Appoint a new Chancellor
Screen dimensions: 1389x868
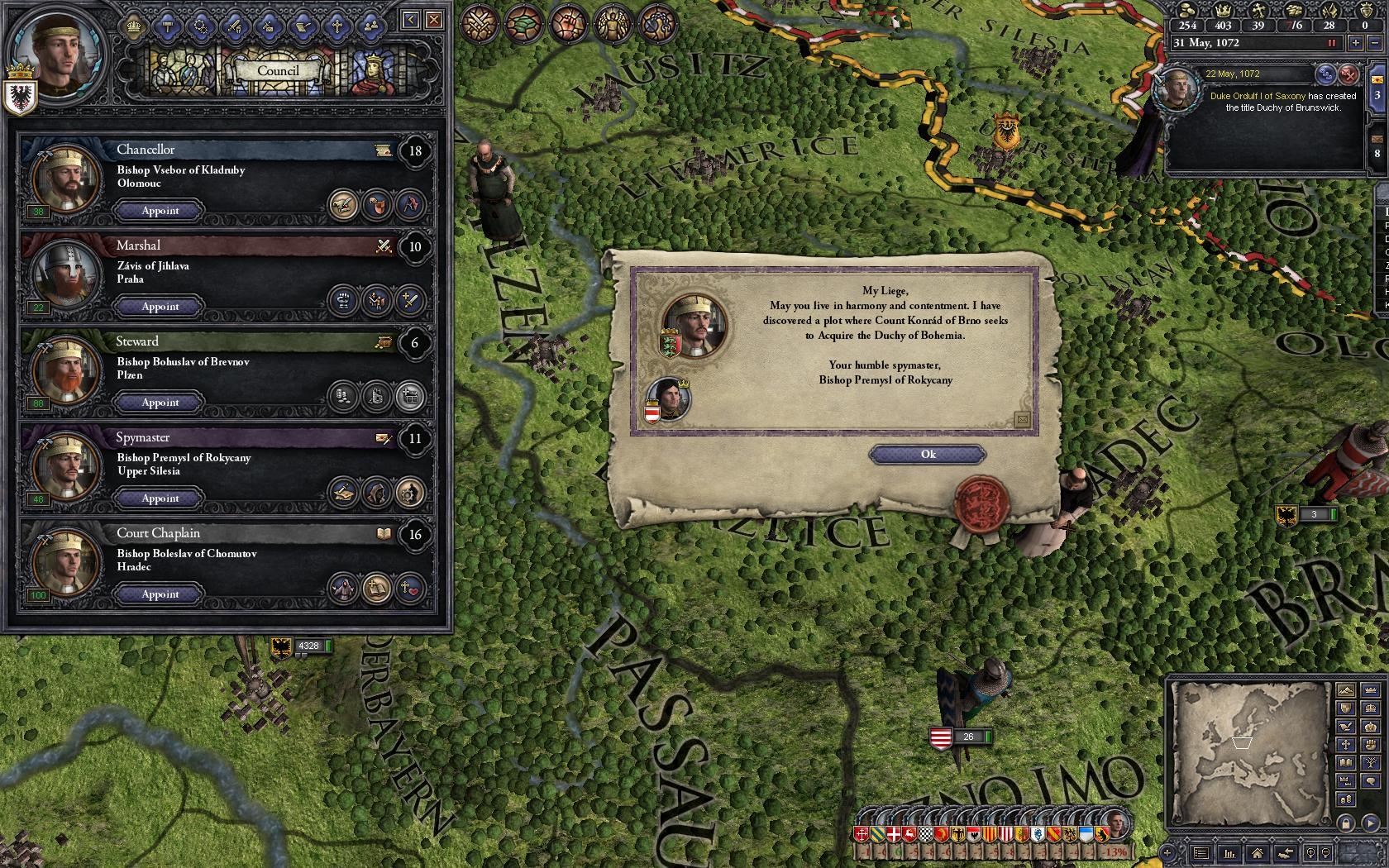(x=160, y=211)
